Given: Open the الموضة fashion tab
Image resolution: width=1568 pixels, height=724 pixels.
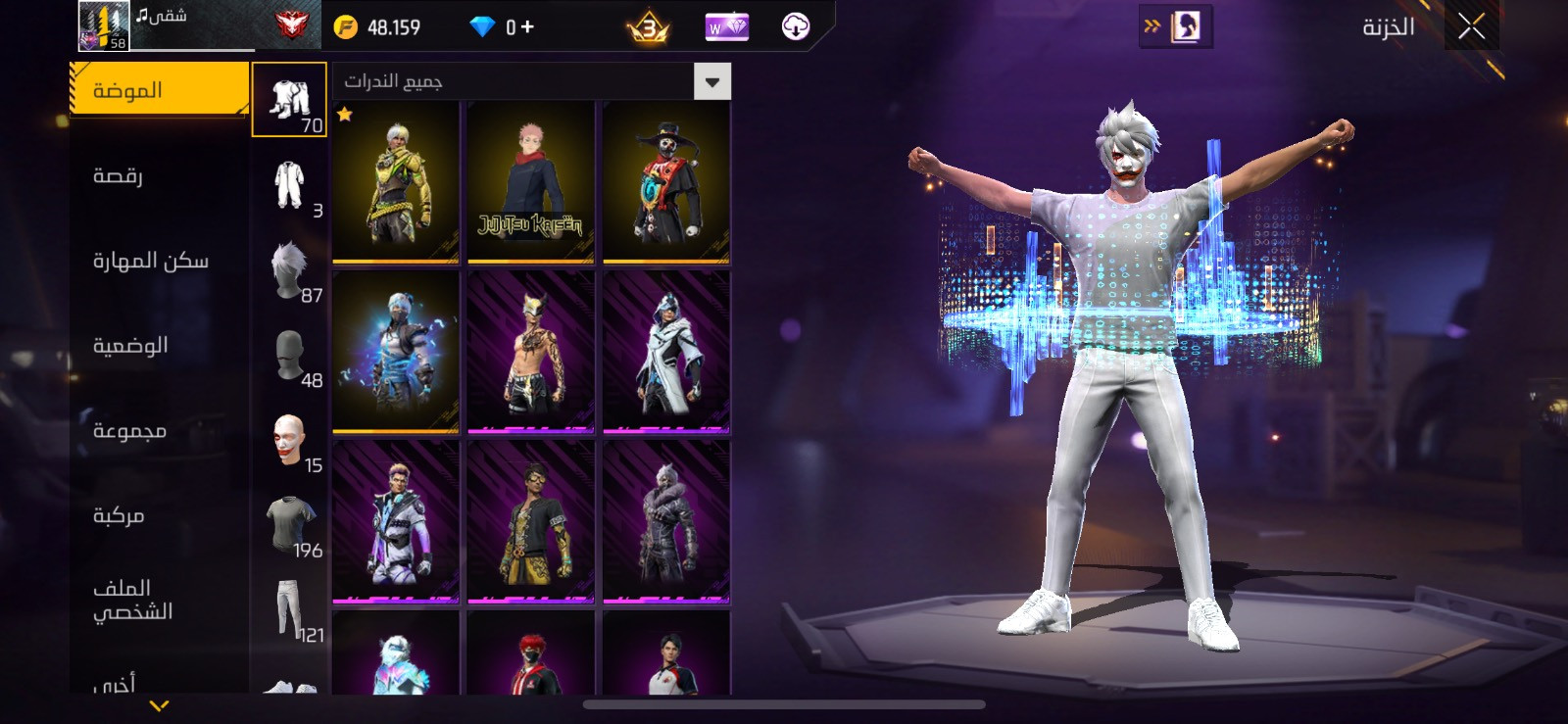Looking at the screenshot, I should [160, 90].
